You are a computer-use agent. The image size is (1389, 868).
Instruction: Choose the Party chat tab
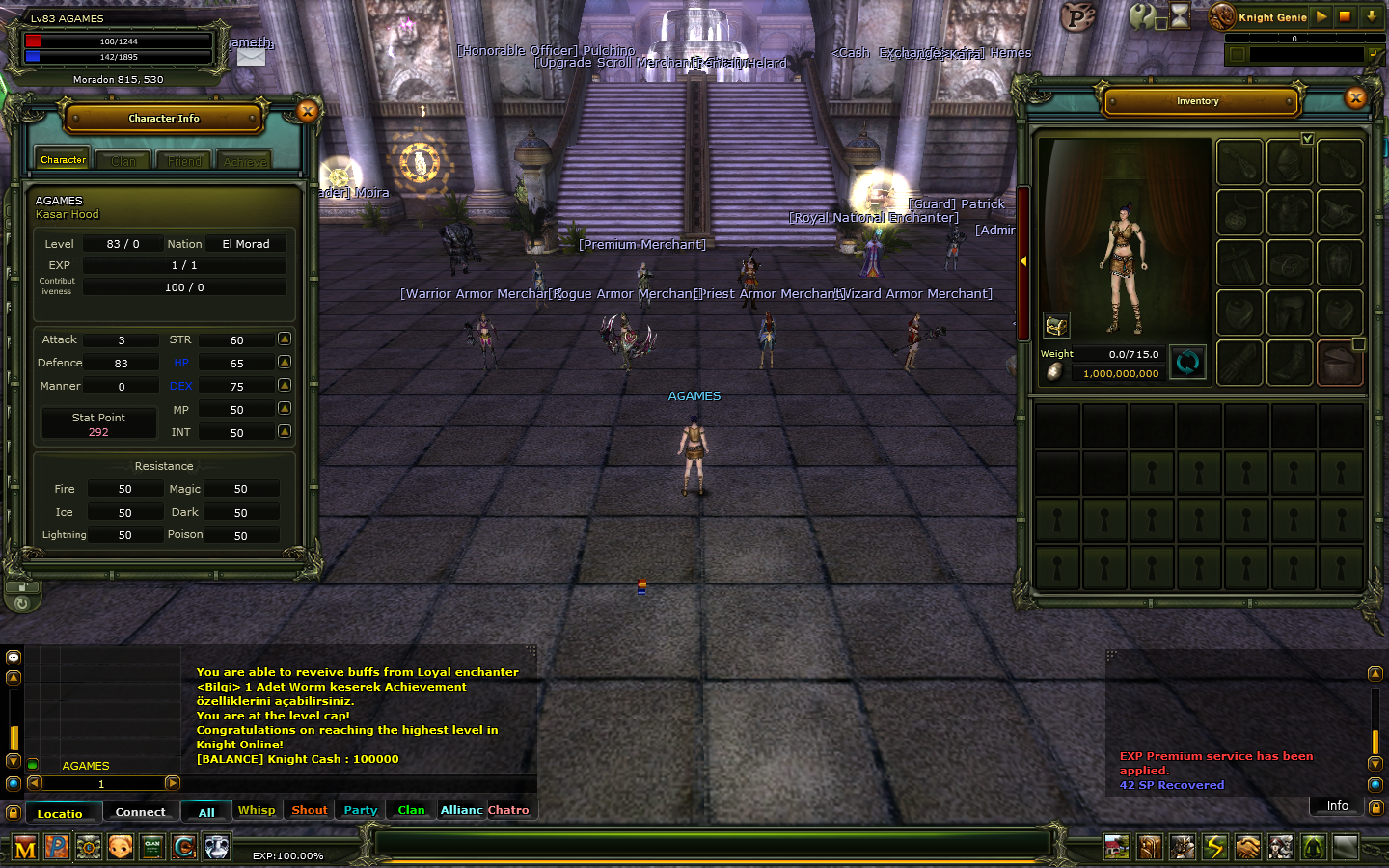click(361, 810)
